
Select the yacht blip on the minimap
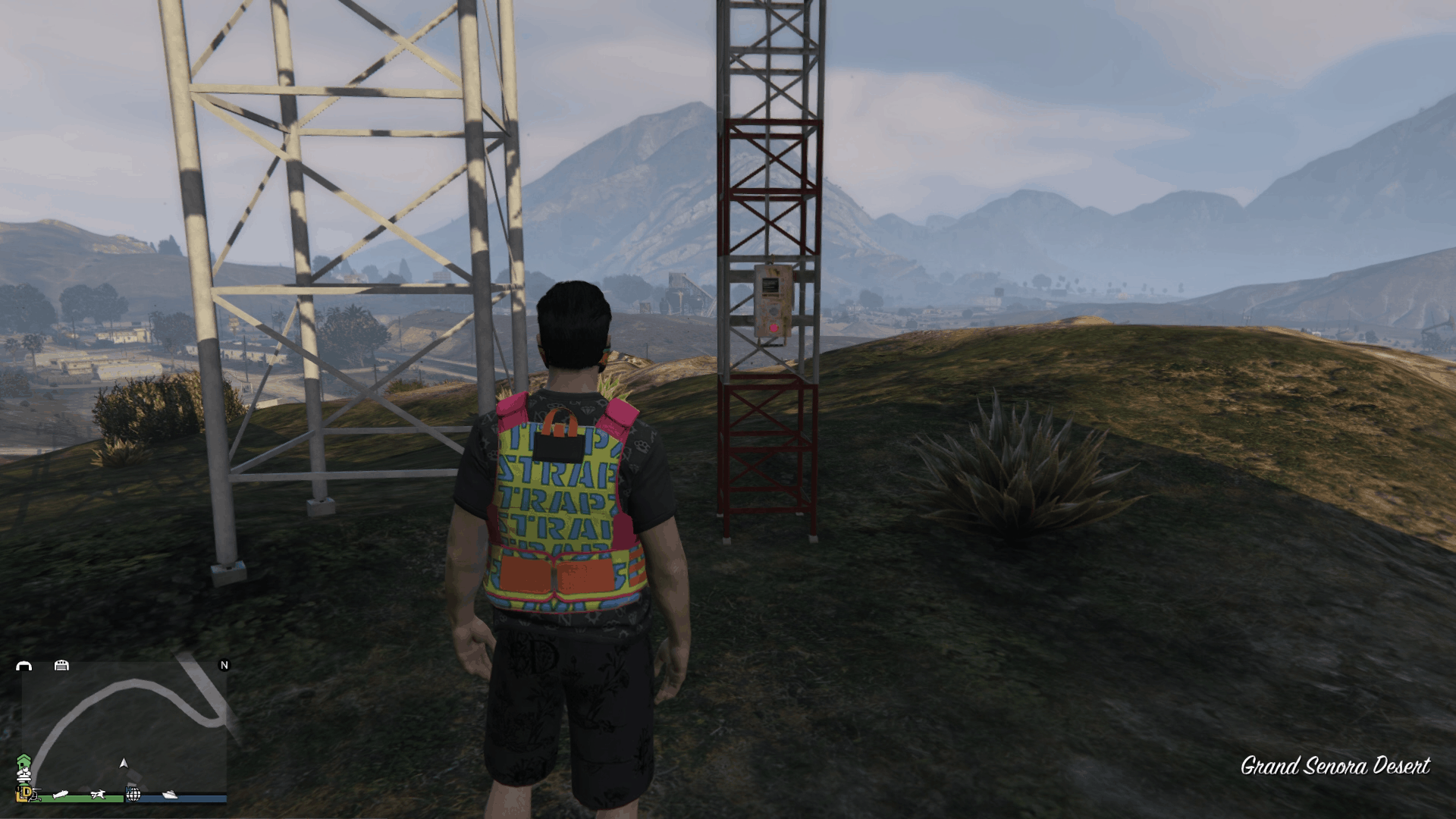click(x=170, y=794)
